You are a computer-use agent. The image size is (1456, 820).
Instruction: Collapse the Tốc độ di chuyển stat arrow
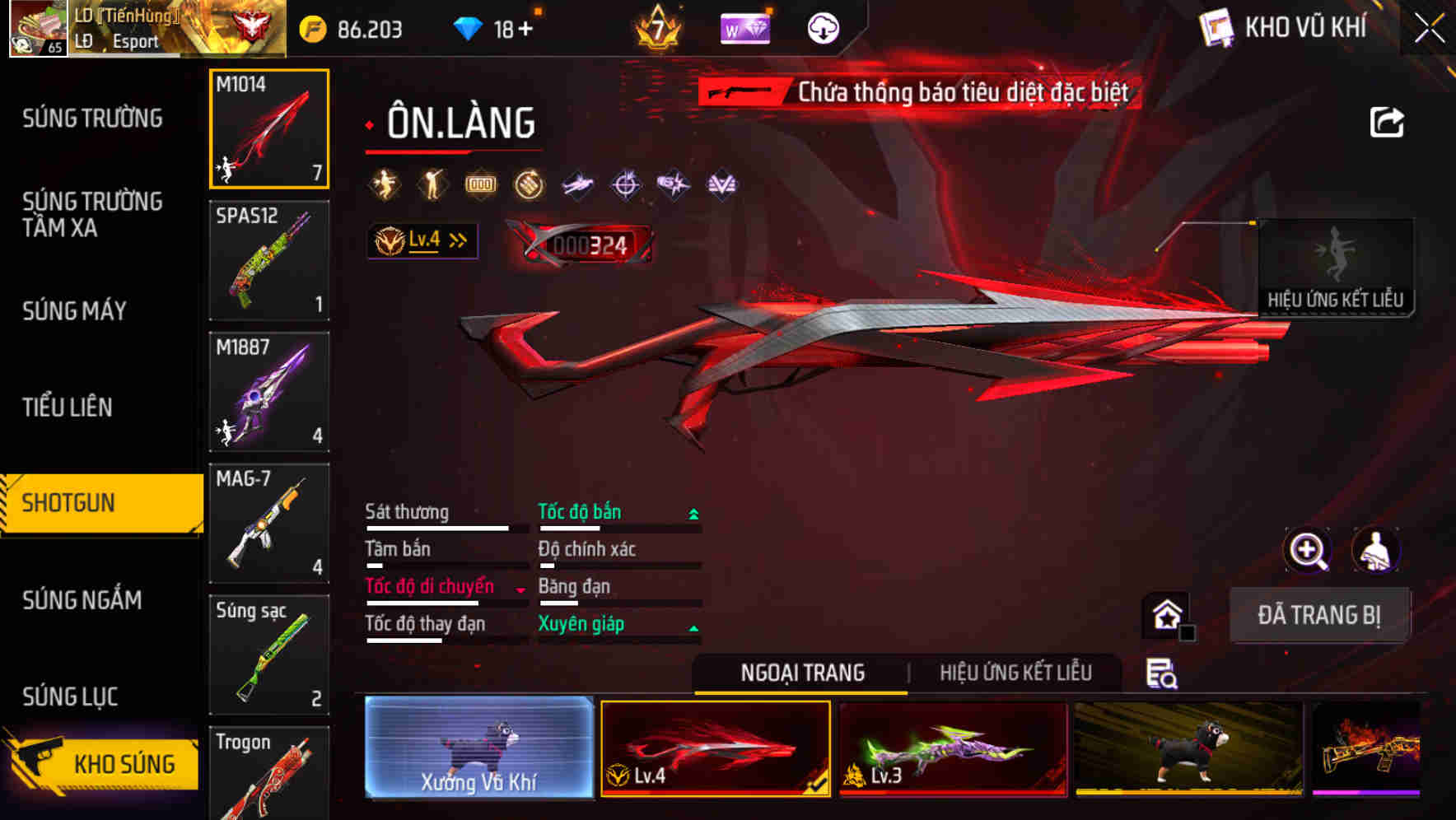[x=520, y=590]
